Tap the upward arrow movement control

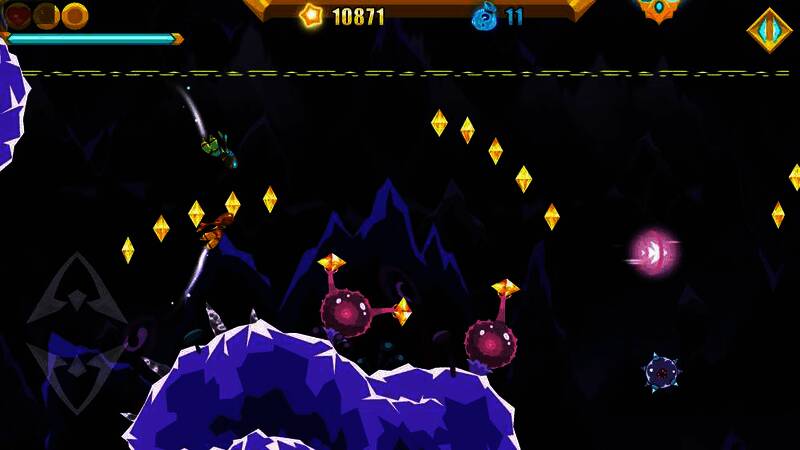76,293
